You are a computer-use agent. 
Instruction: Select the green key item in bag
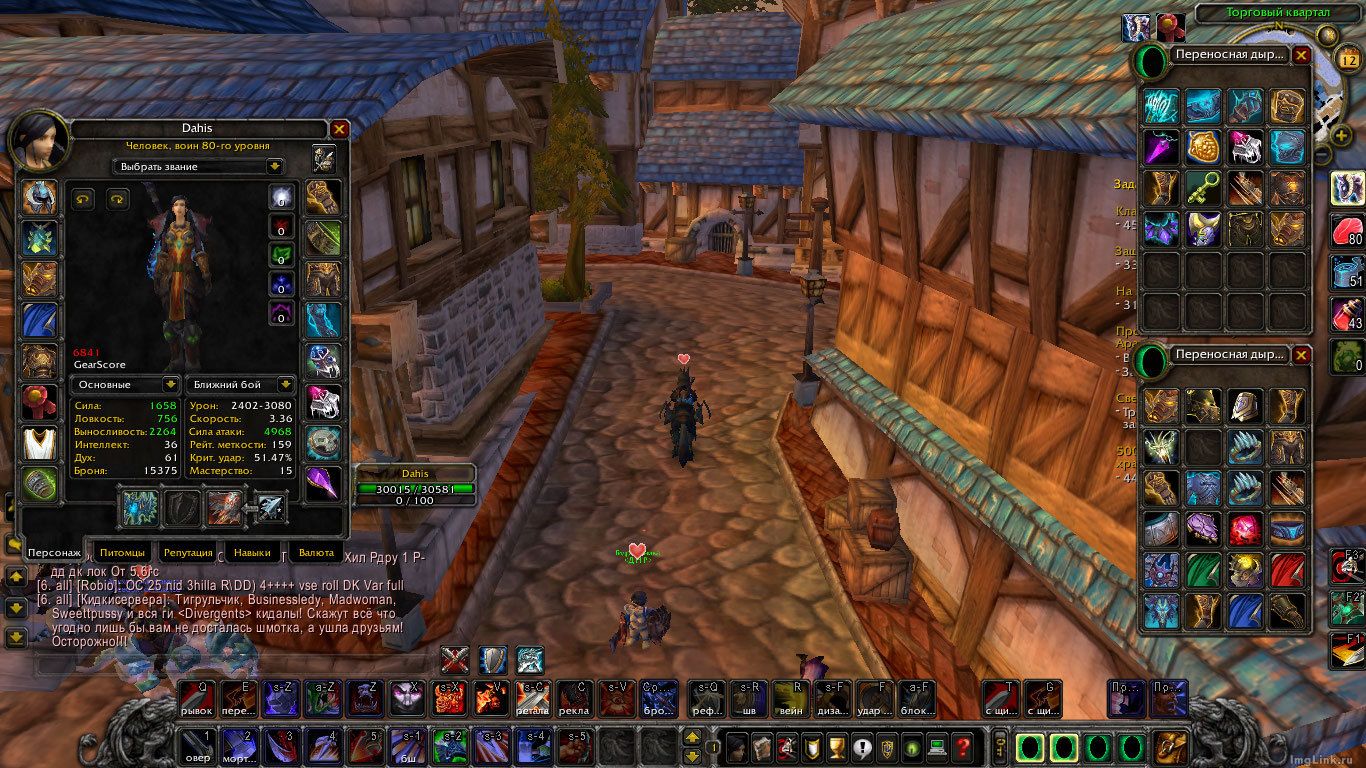pyautogui.click(x=1203, y=187)
